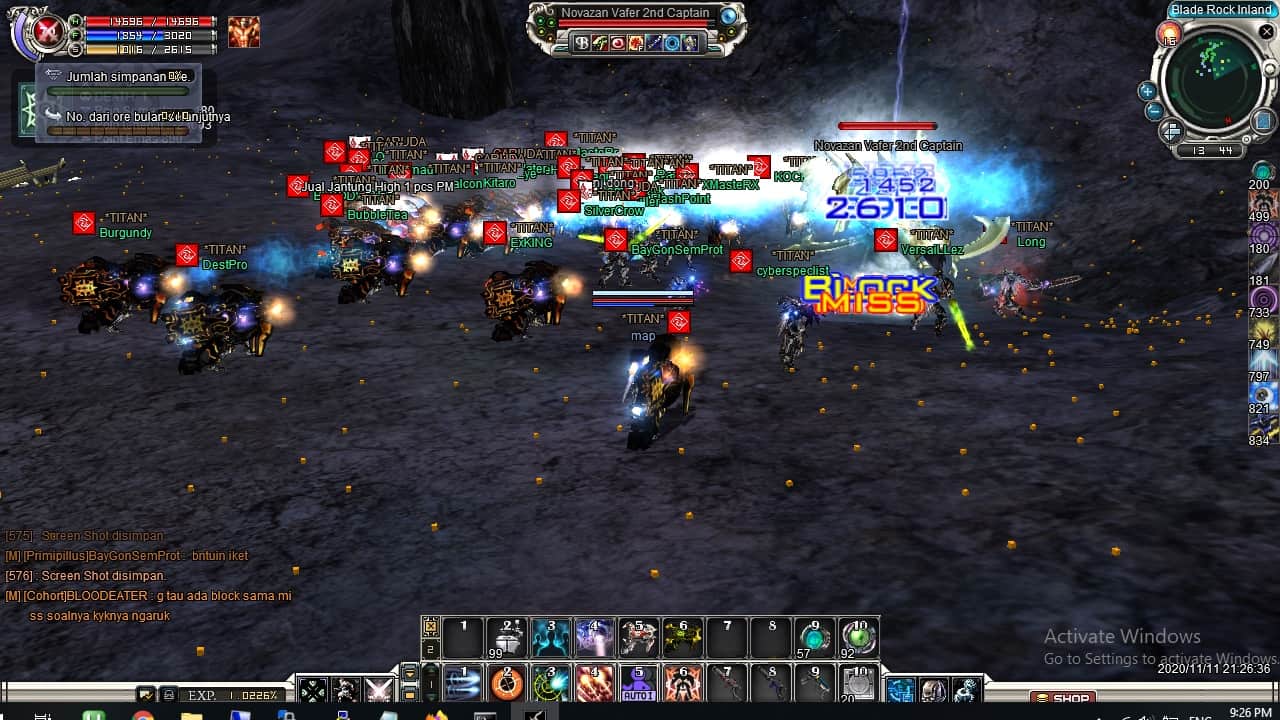The image size is (1280, 720).
Task: Use the item with 99 count in upper hotbar
Action: (x=507, y=637)
